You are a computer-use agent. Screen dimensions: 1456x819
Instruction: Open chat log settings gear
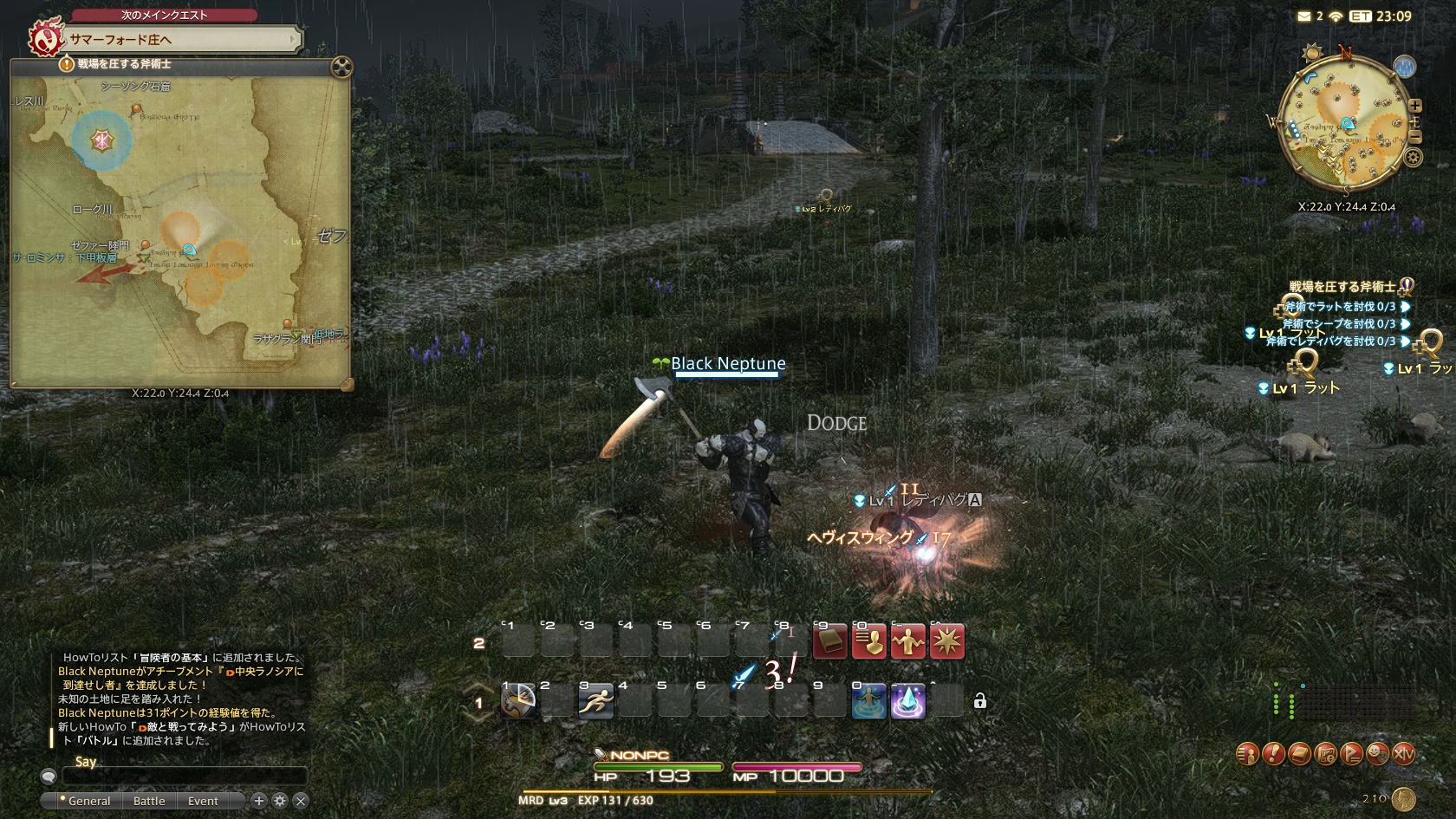(x=280, y=801)
